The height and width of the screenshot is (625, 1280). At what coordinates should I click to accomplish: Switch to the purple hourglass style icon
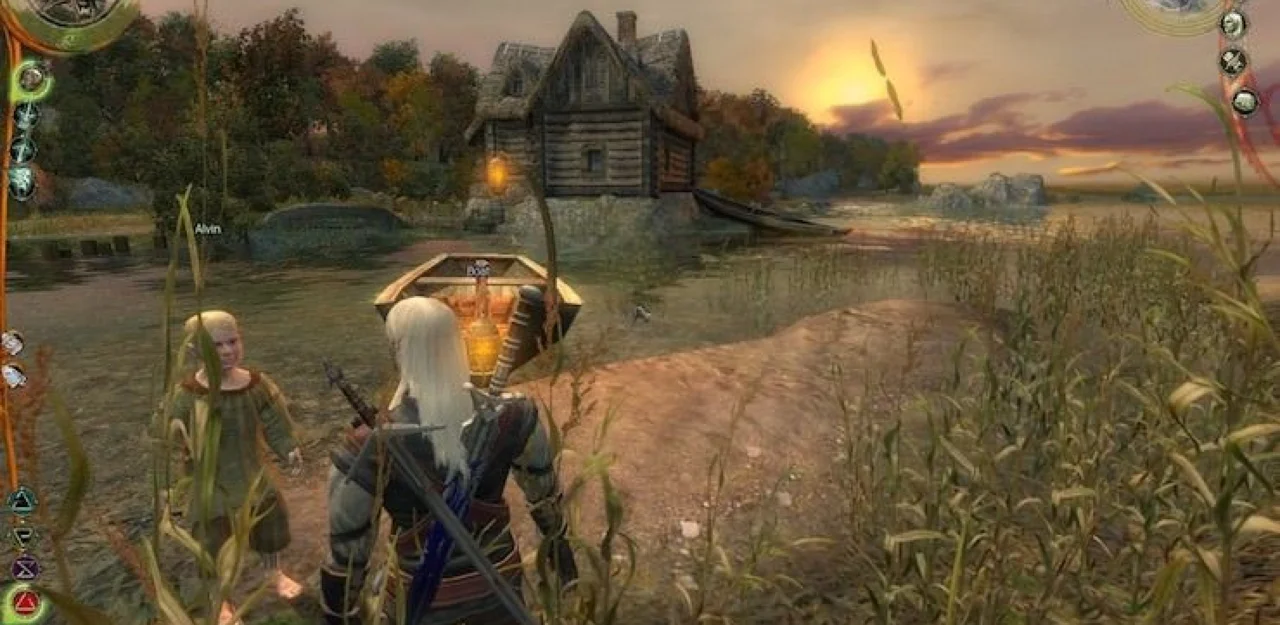point(24,568)
